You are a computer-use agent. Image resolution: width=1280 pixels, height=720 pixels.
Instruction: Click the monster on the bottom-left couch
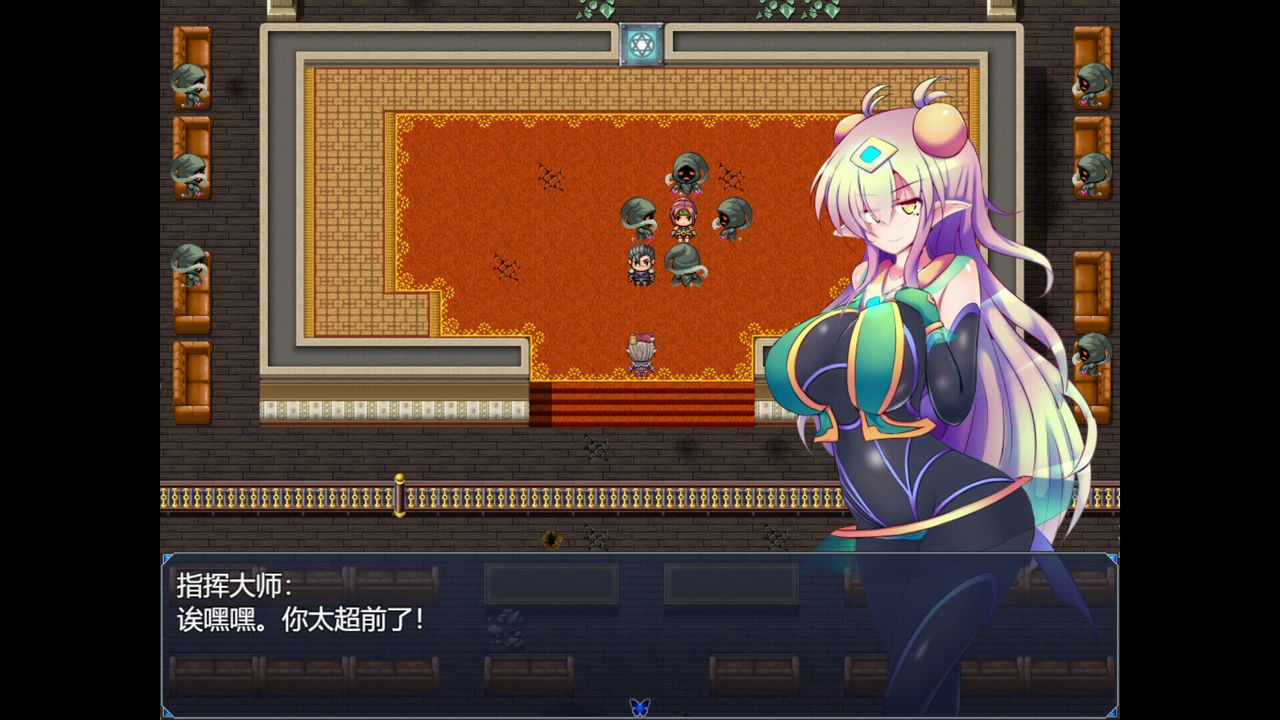[x=188, y=268]
